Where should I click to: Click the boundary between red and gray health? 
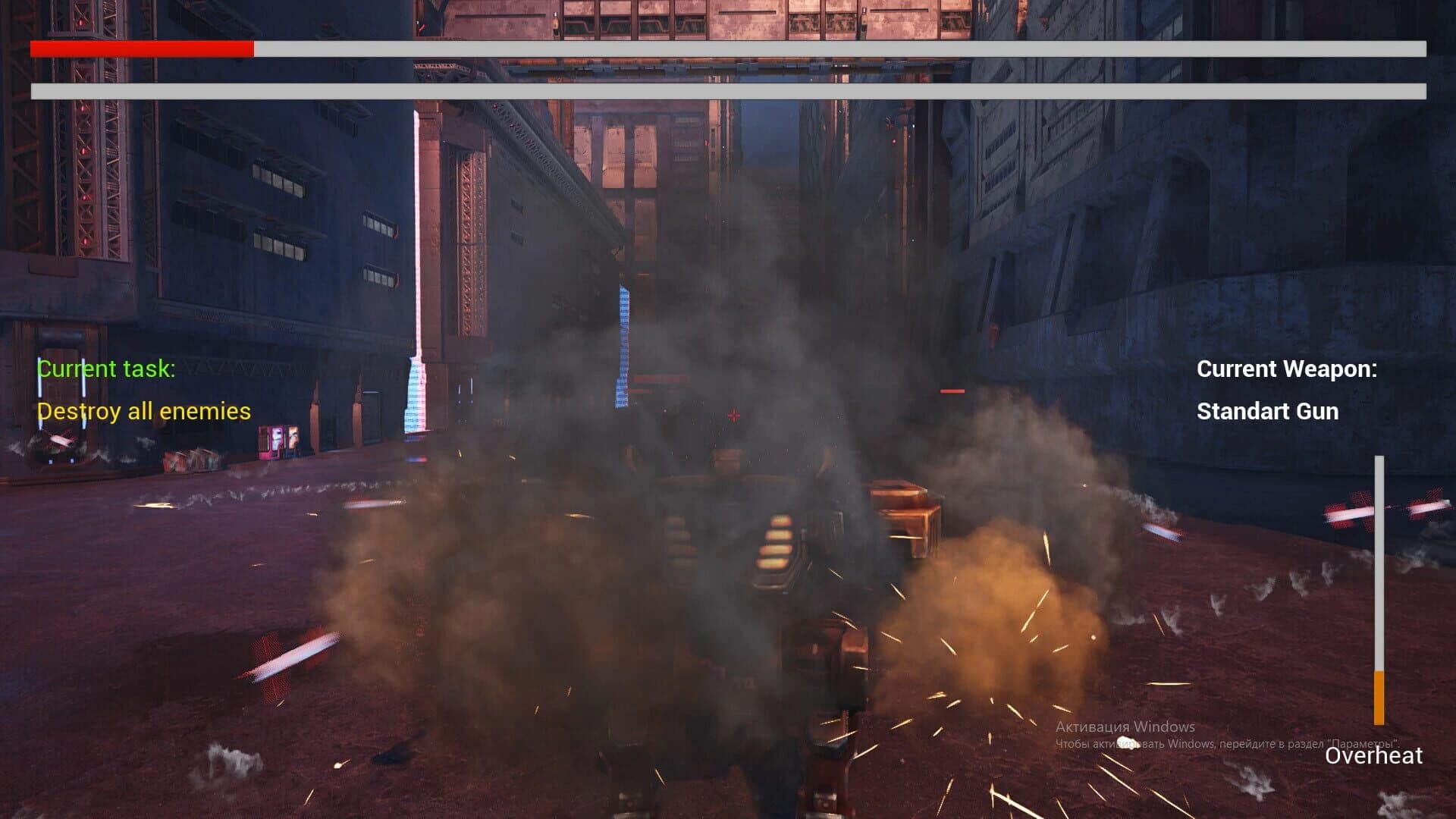[x=254, y=51]
